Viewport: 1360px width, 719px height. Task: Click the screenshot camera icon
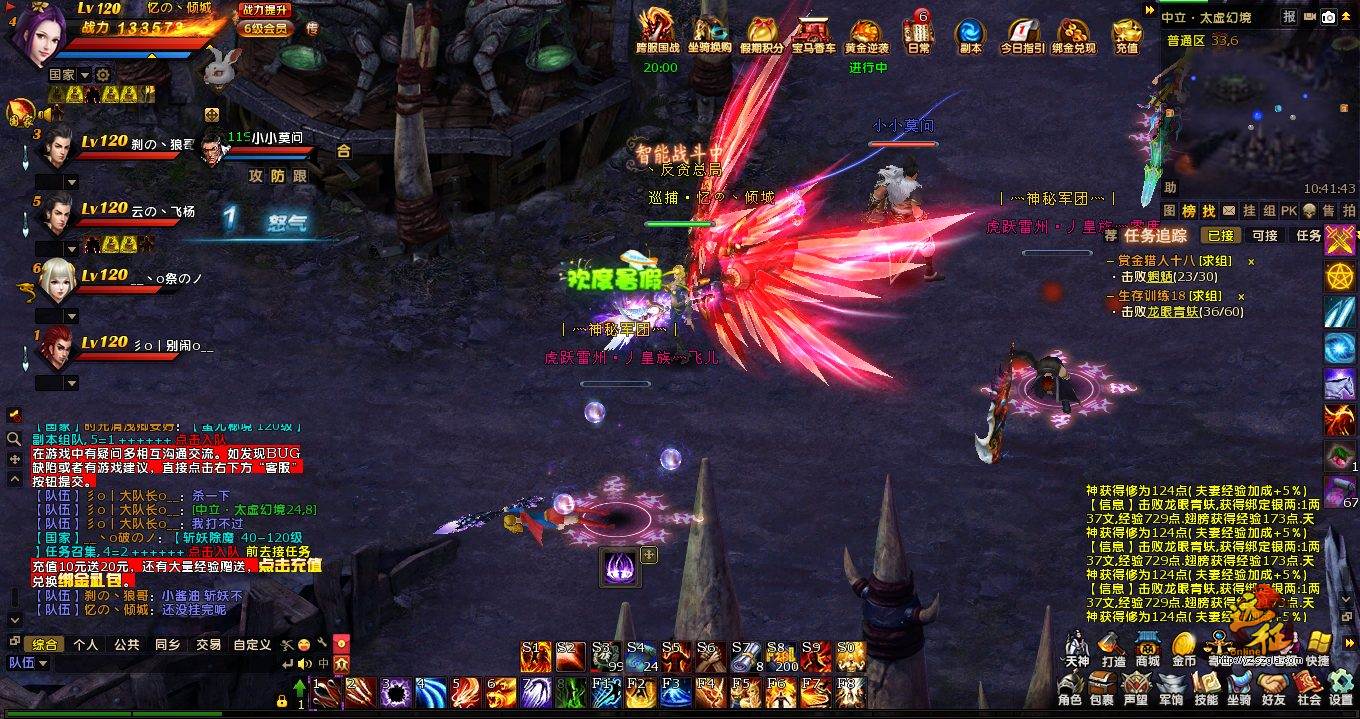point(1329,17)
